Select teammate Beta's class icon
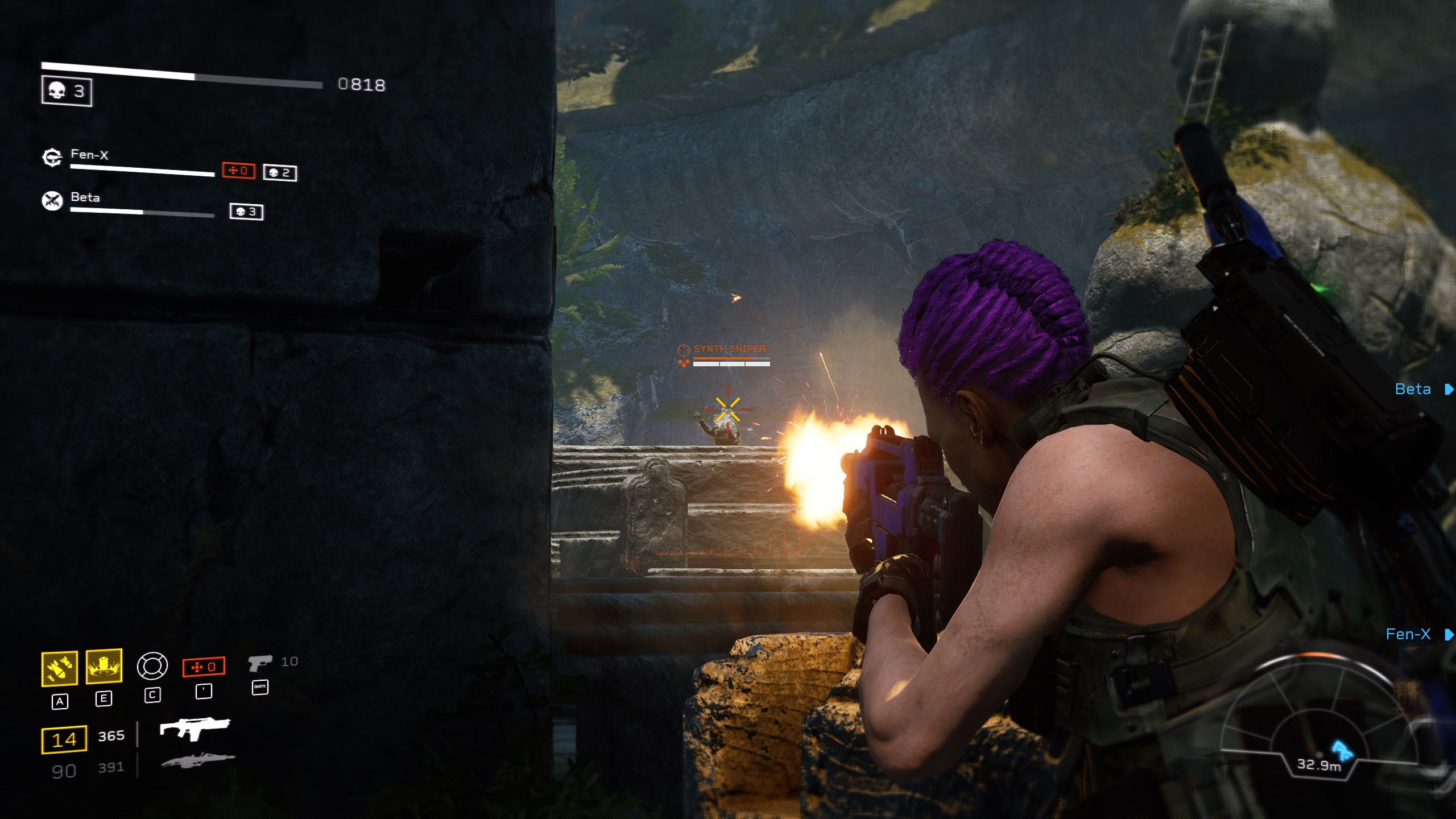 (x=52, y=200)
